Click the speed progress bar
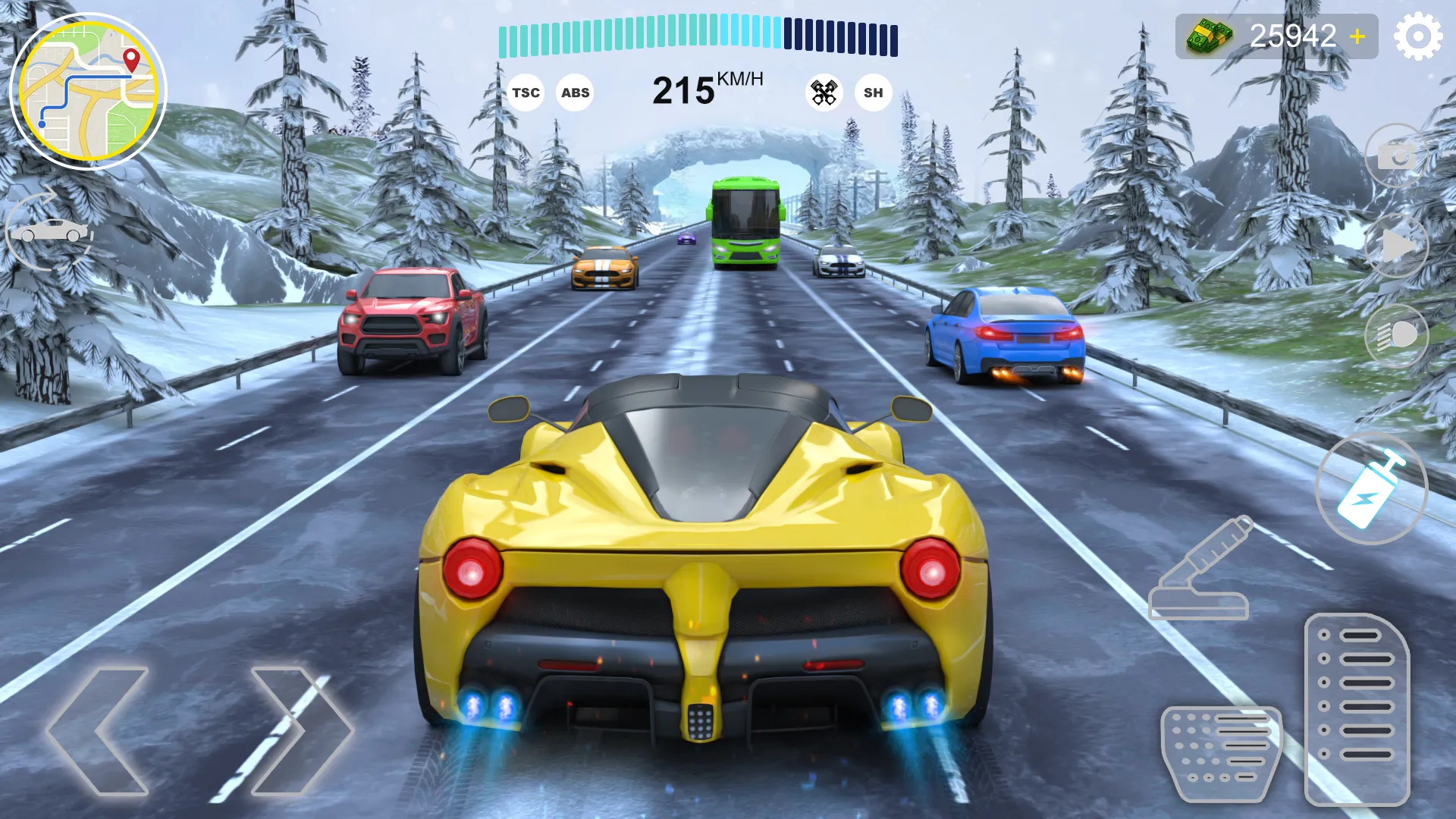Viewport: 1456px width, 819px height. [x=698, y=34]
